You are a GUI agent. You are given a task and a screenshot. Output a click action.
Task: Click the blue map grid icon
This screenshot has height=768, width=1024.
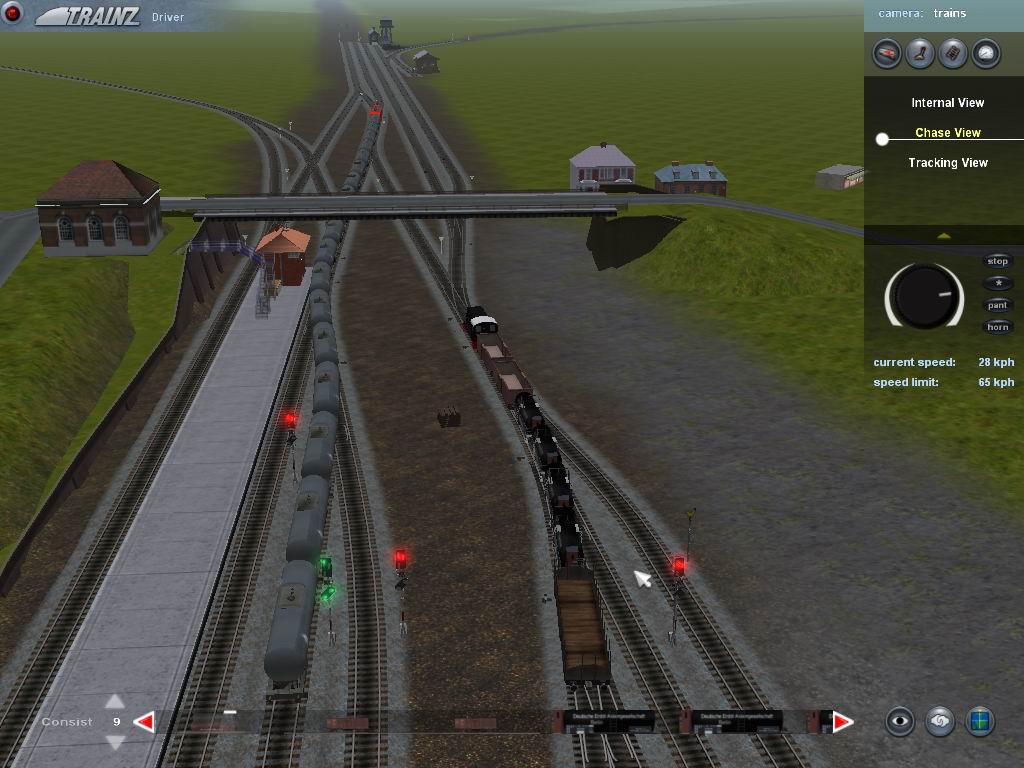coord(980,721)
